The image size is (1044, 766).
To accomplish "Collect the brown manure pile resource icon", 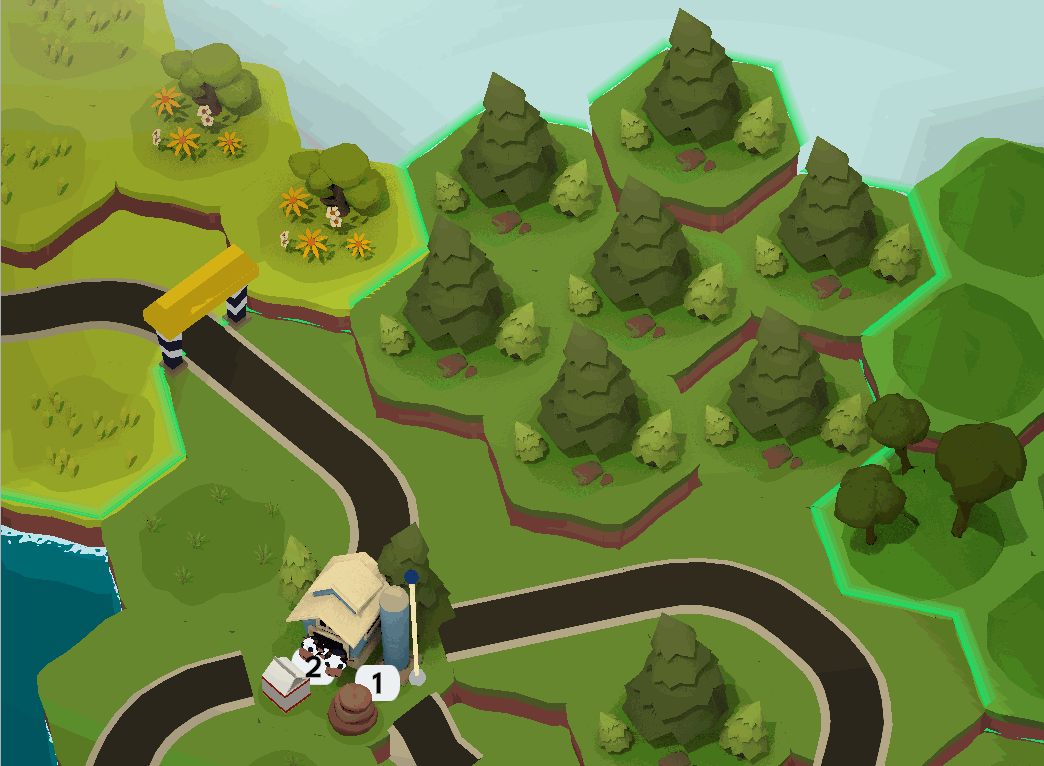I will click(352, 709).
